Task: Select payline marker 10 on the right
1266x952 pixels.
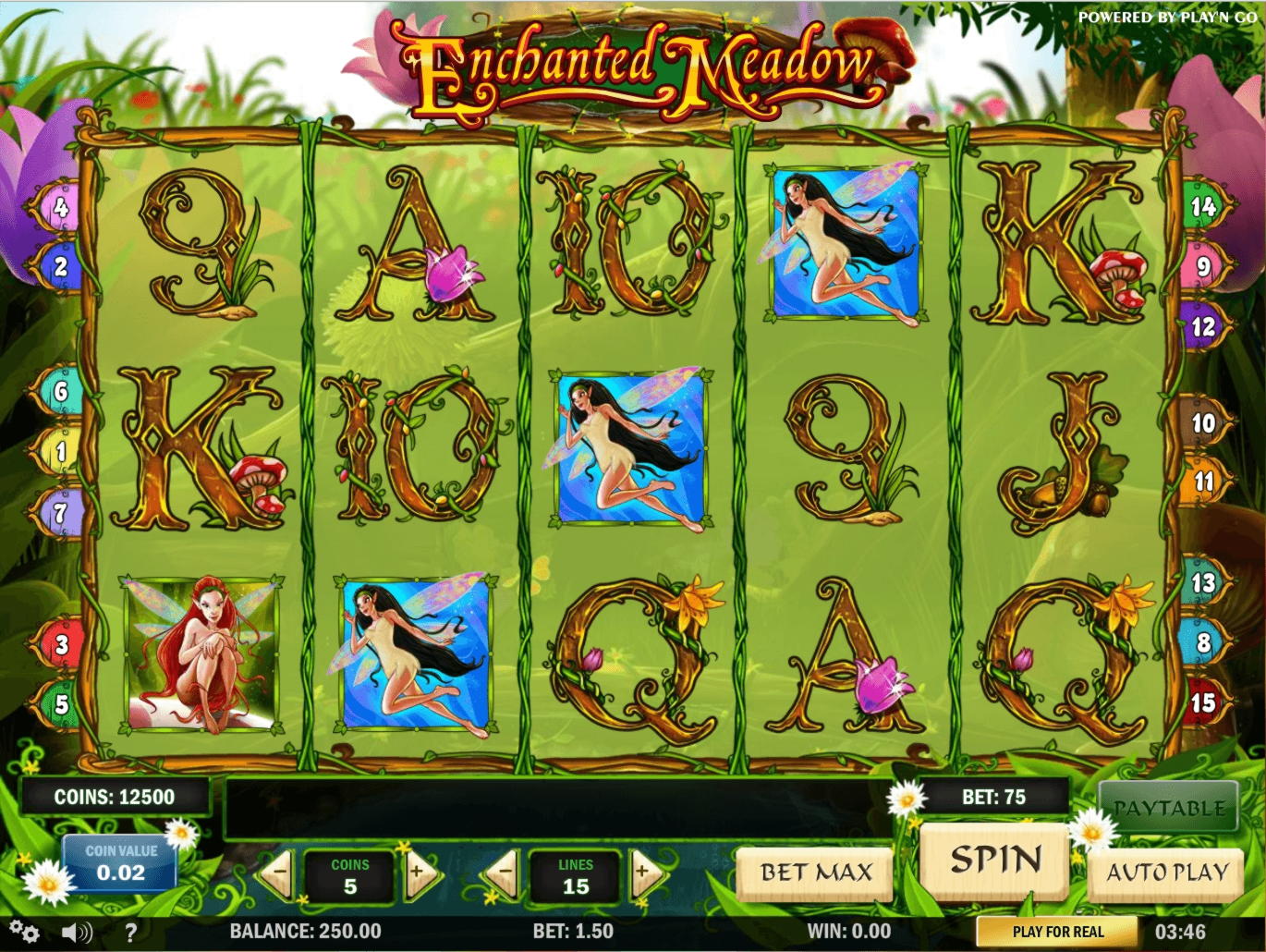Action: point(1202,422)
